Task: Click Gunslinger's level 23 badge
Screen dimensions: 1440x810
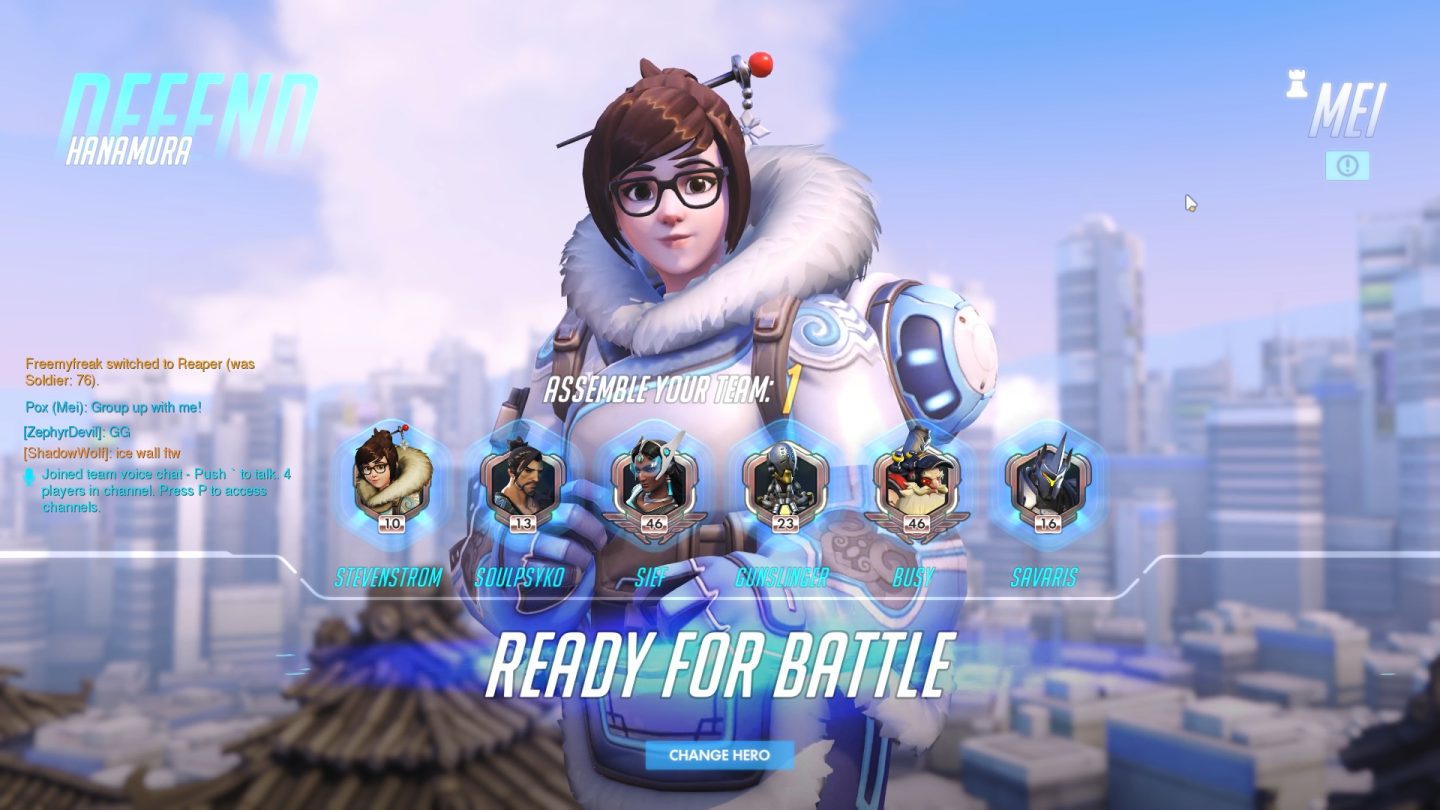Action: pos(785,524)
